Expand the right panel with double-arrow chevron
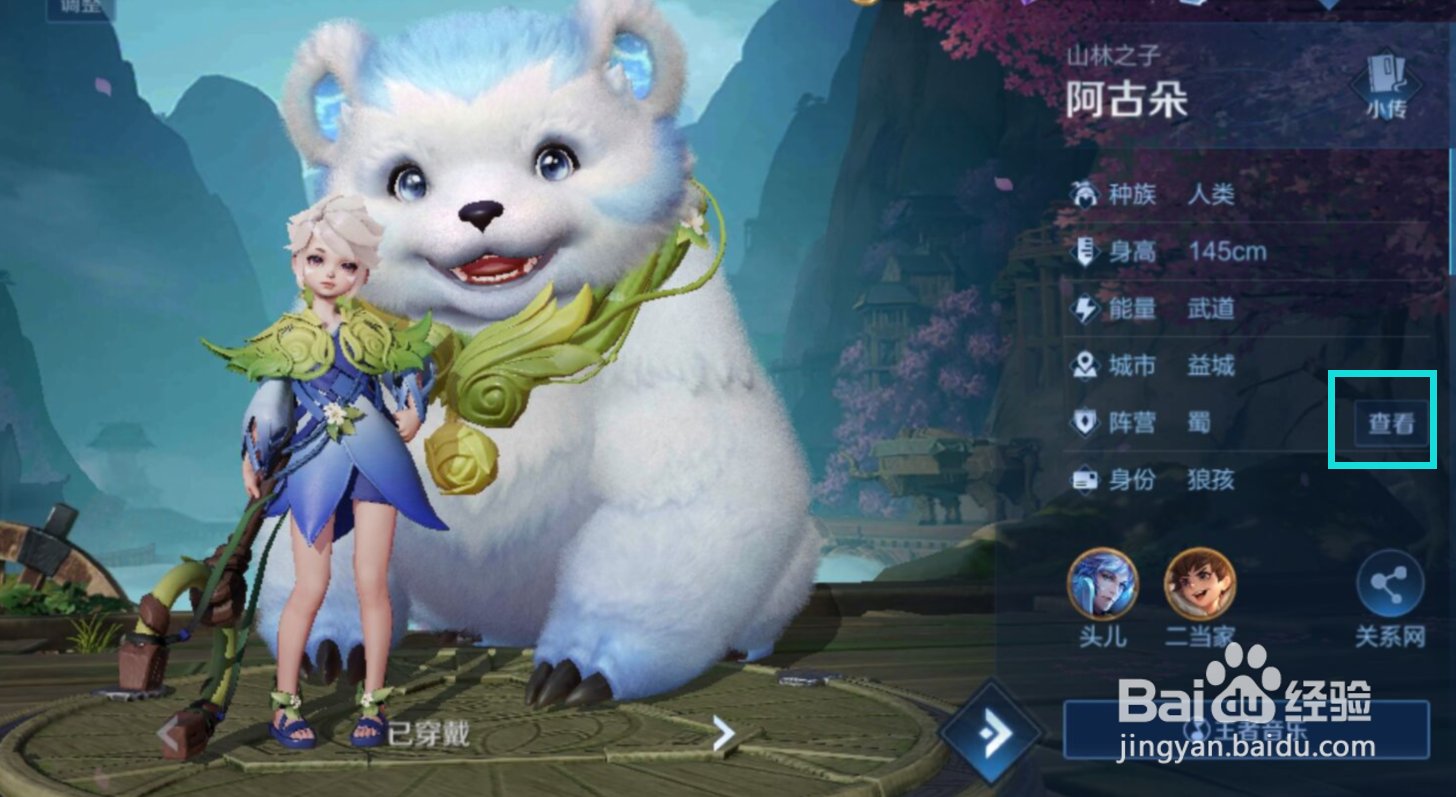 click(x=989, y=733)
